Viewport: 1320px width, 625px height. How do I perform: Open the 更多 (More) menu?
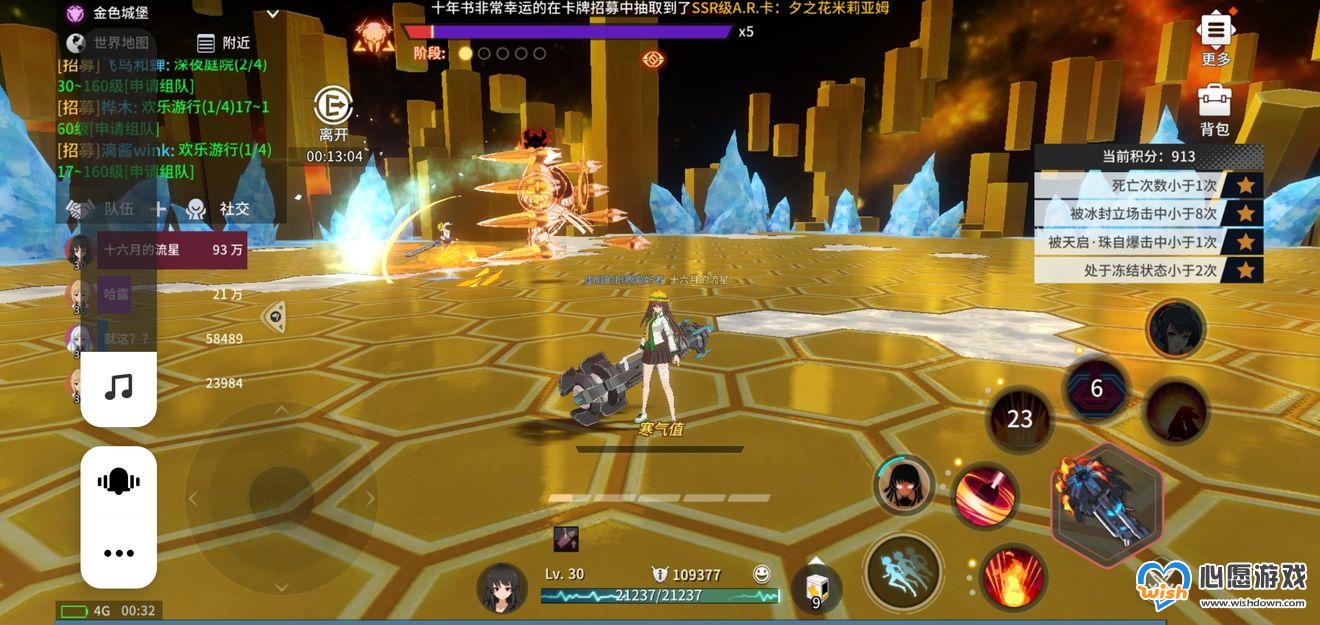(1215, 38)
